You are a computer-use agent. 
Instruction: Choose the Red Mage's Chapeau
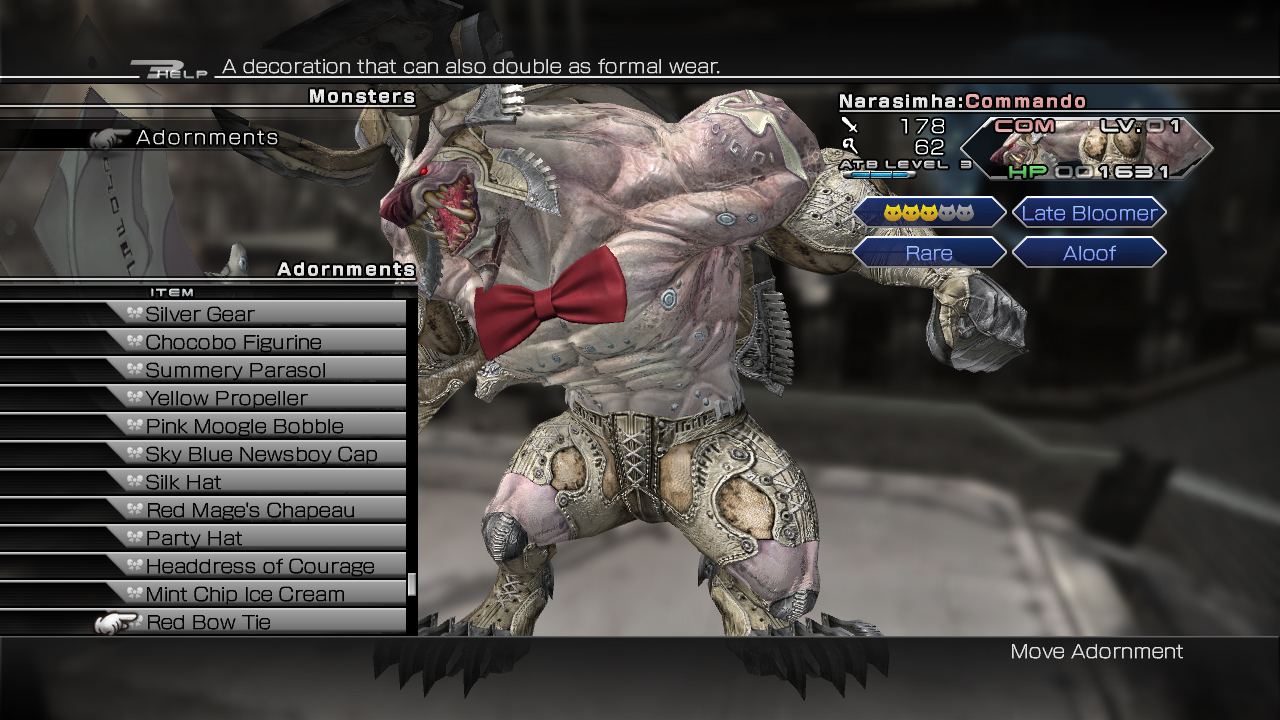pos(250,510)
